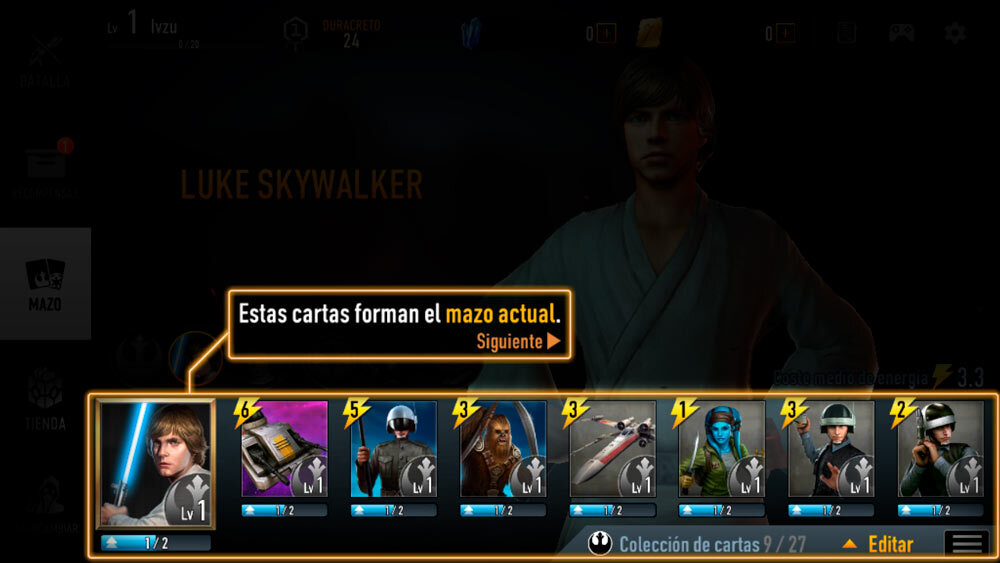This screenshot has height=563, width=1000.
Task: Switch to the Mazo tab
Action: pyautogui.click(x=45, y=284)
